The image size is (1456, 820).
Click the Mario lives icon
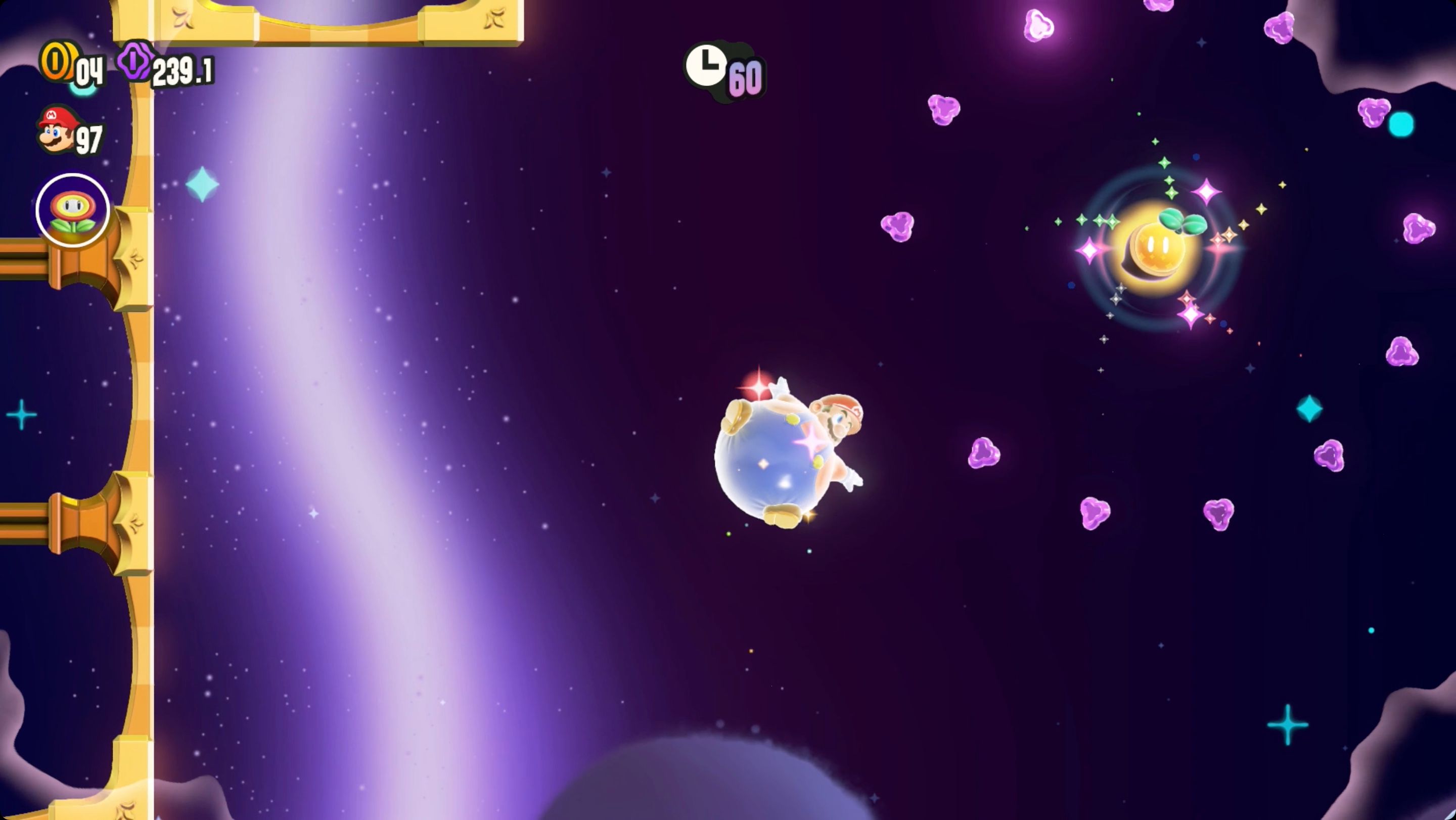tap(56, 129)
